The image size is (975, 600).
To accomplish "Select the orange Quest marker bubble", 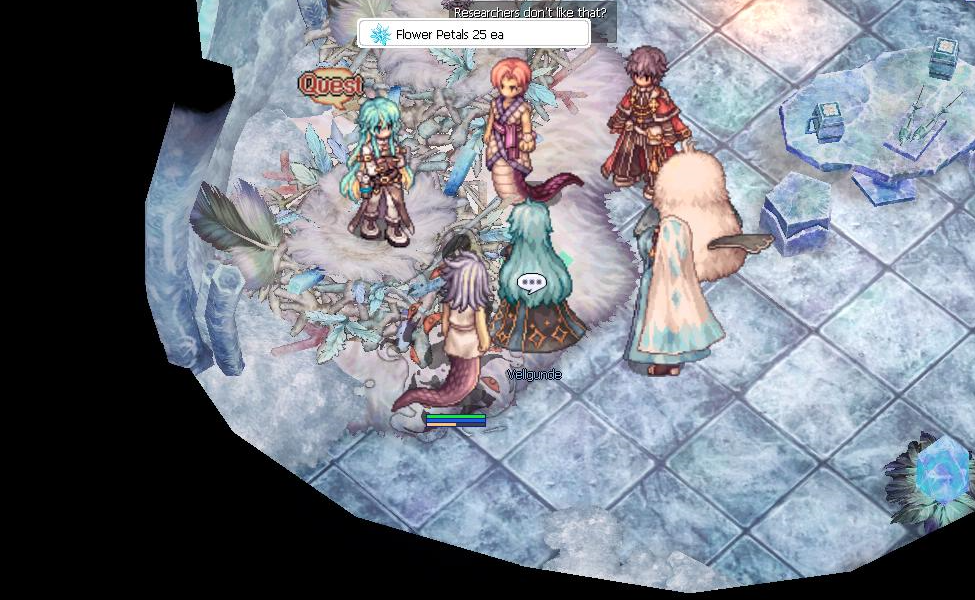I will (x=330, y=85).
